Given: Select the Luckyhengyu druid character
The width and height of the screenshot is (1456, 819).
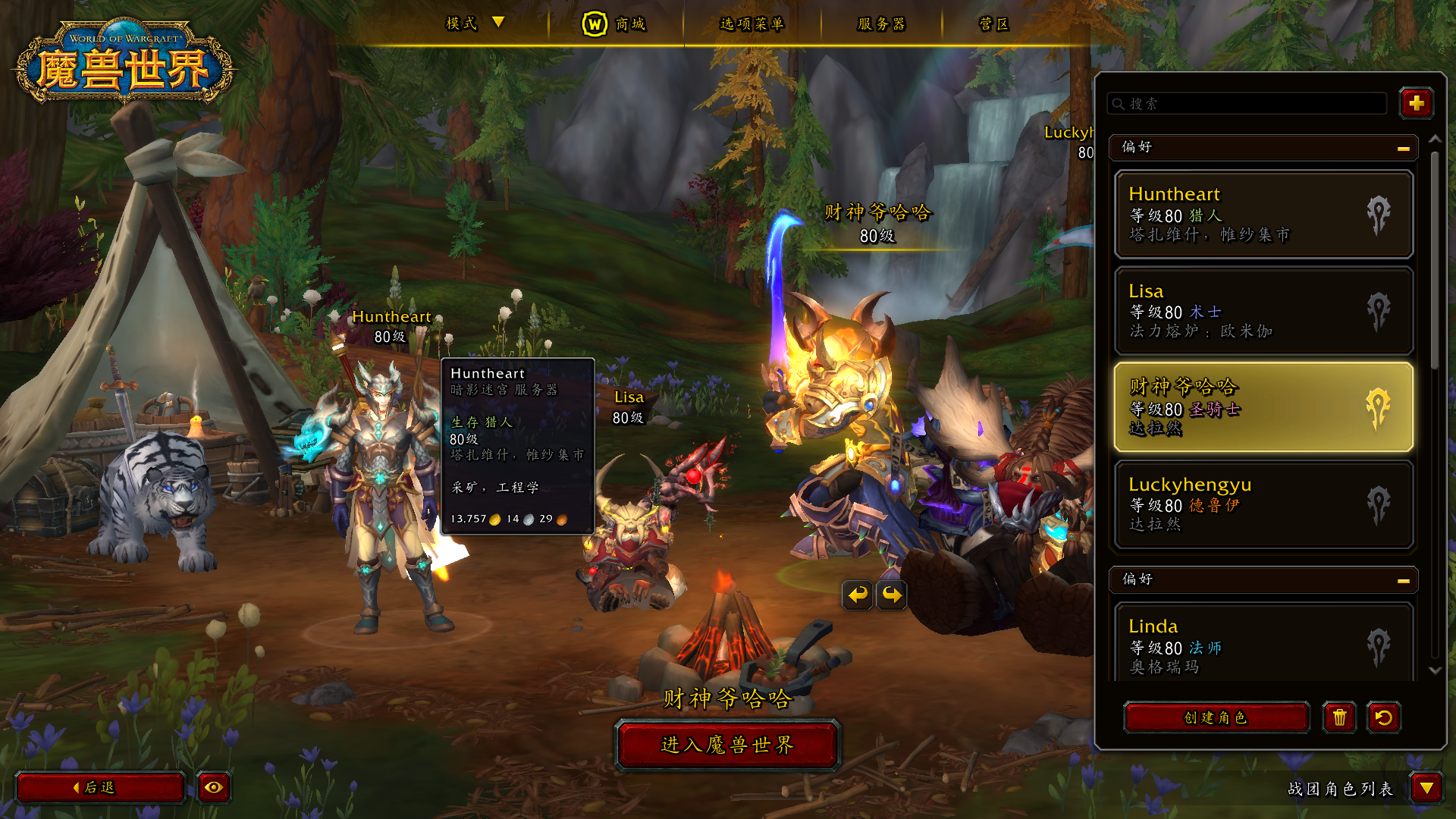Looking at the screenshot, I should pyautogui.click(x=1263, y=504).
